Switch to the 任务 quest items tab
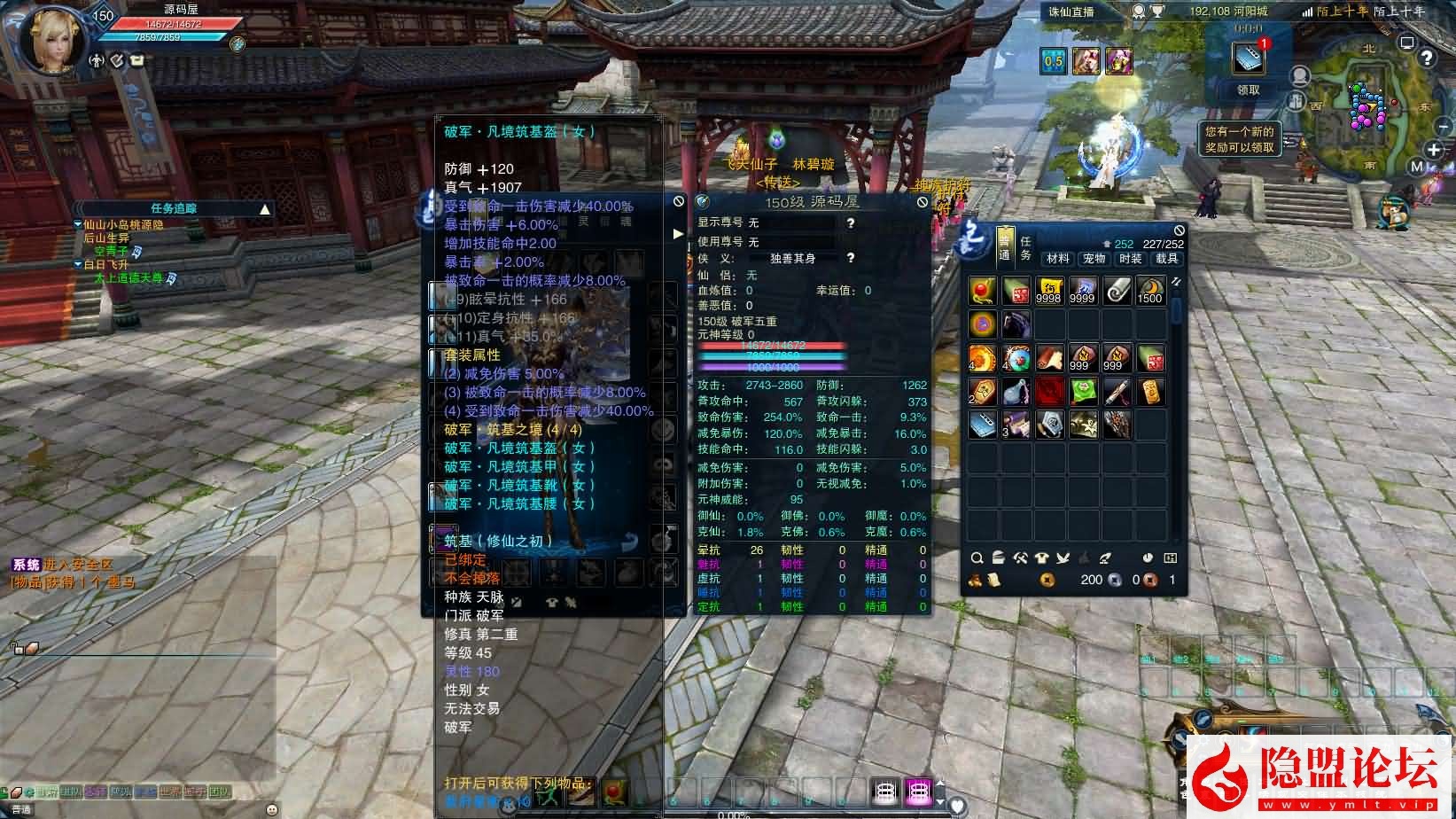1456x819 pixels. coord(1025,248)
